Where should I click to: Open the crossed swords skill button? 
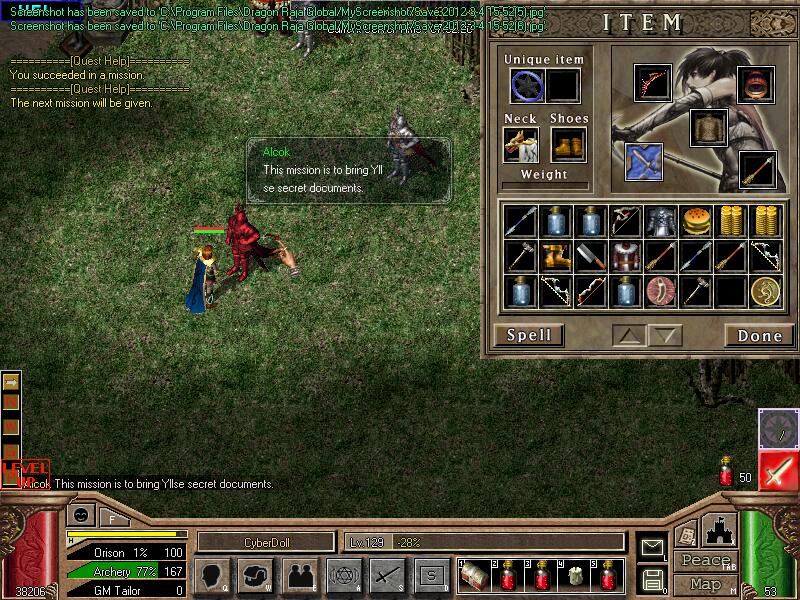point(387,575)
